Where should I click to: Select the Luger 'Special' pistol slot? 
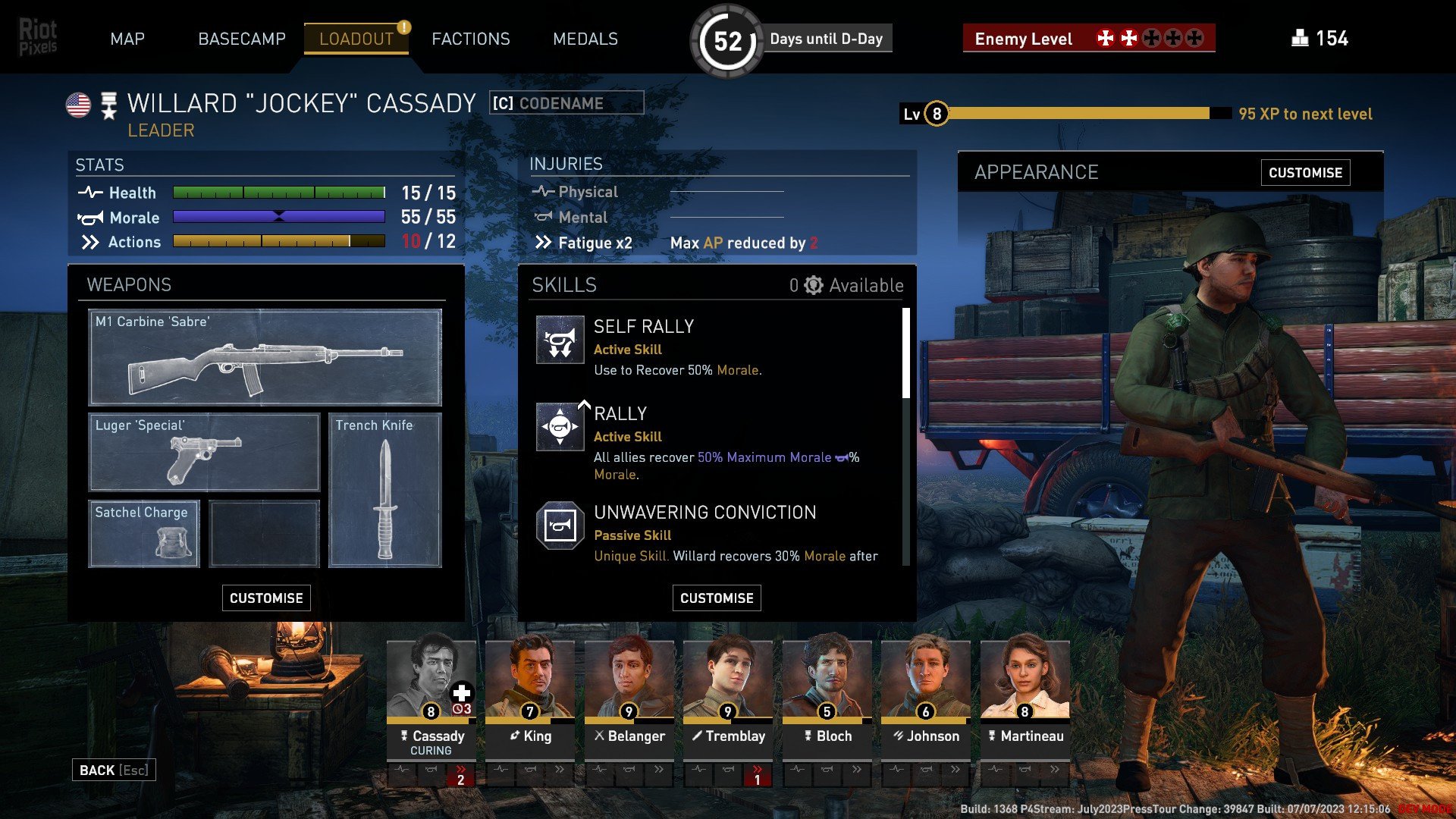tap(204, 452)
